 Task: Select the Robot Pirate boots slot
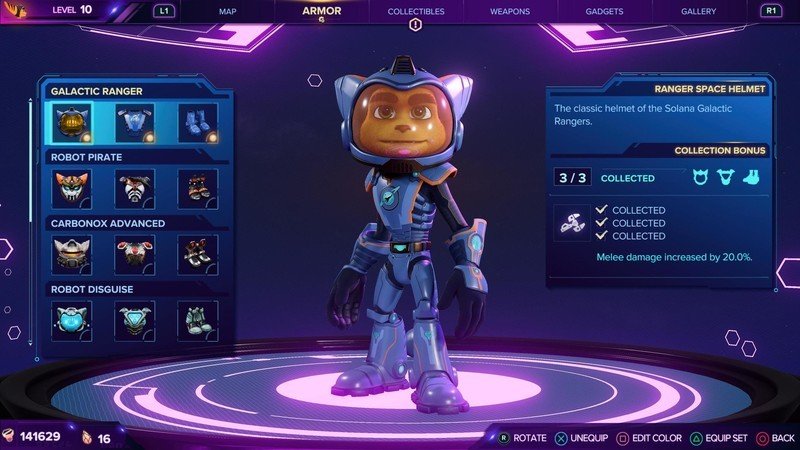point(197,189)
